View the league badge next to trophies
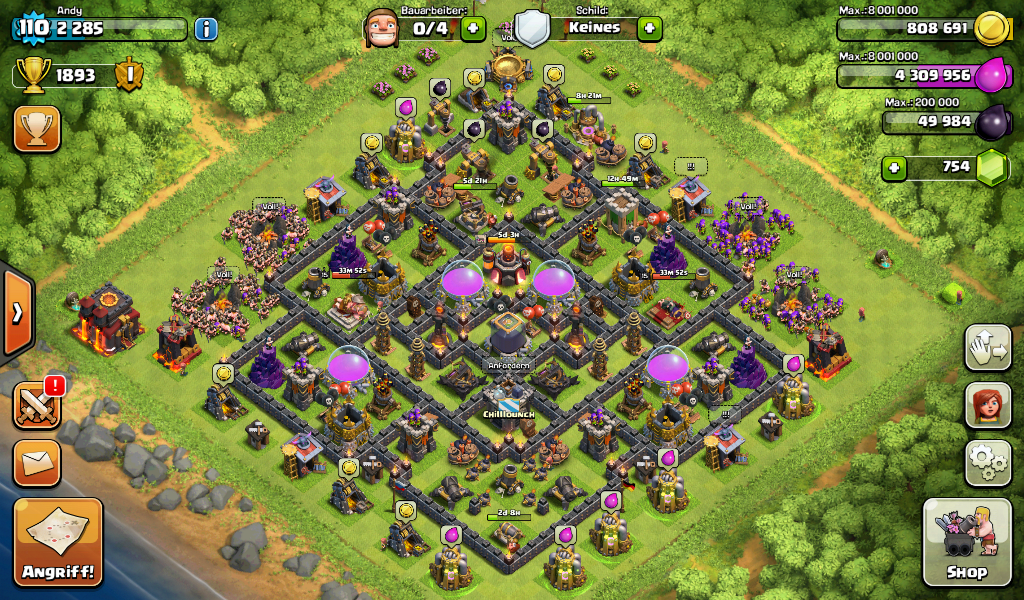The width and height of the screenshot is (1024, 600). (128, 75)
